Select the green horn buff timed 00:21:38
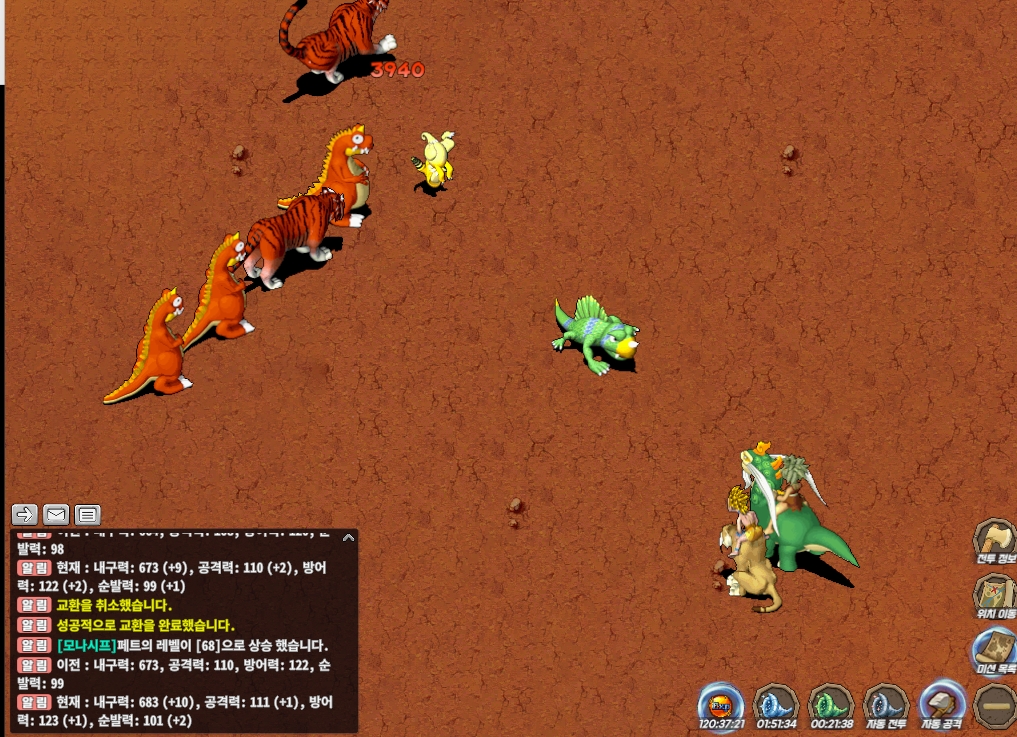The image size is (1017, 737). coord(829,703)
